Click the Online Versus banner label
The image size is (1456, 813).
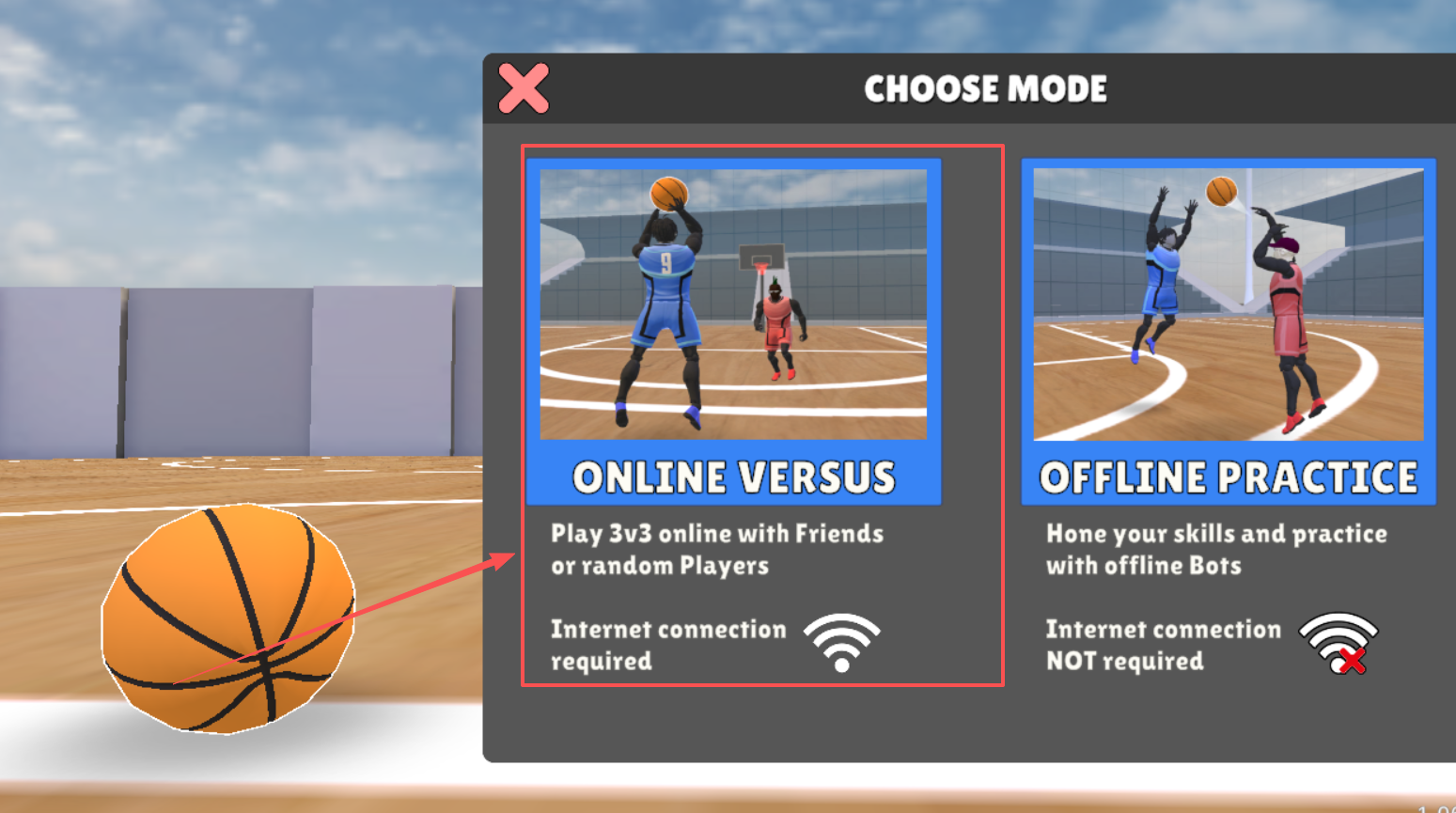733,477
